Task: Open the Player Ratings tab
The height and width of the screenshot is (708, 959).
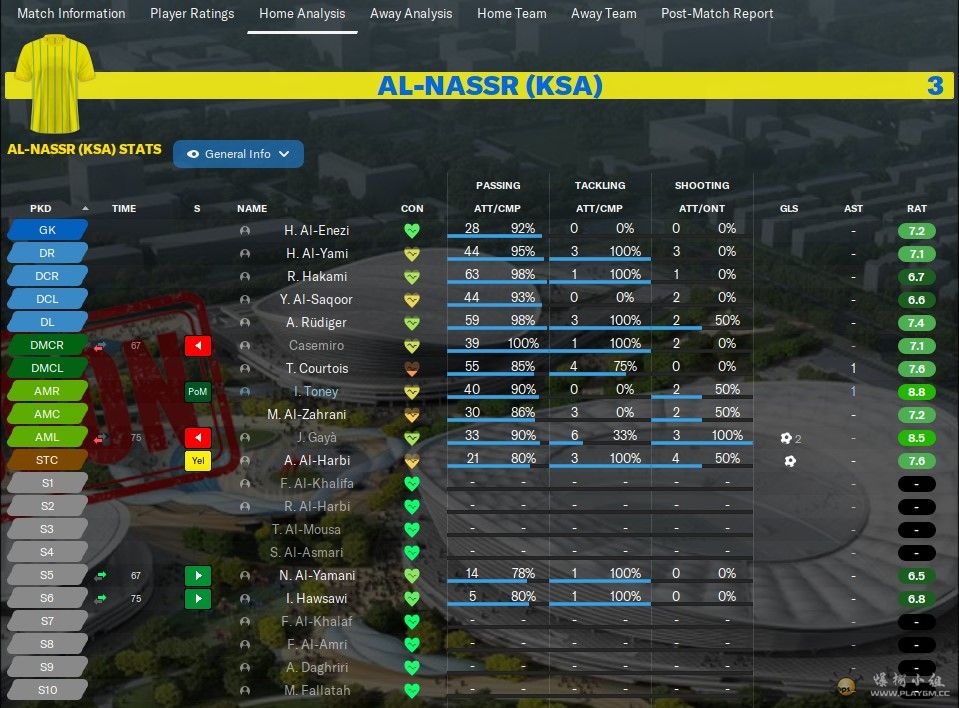Action: (x=192, y=14)
